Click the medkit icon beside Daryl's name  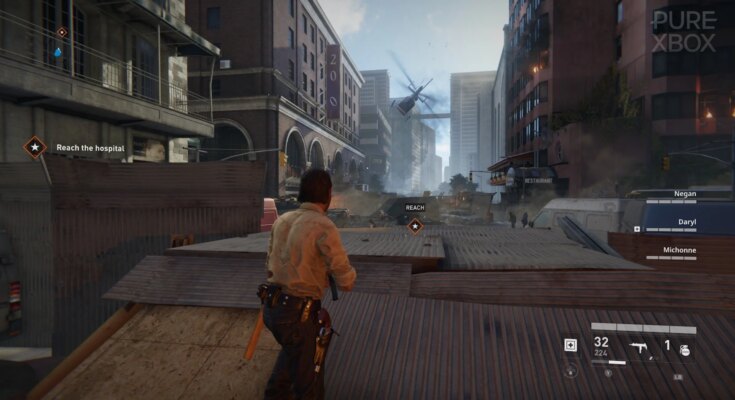click(x=637, y=229)
